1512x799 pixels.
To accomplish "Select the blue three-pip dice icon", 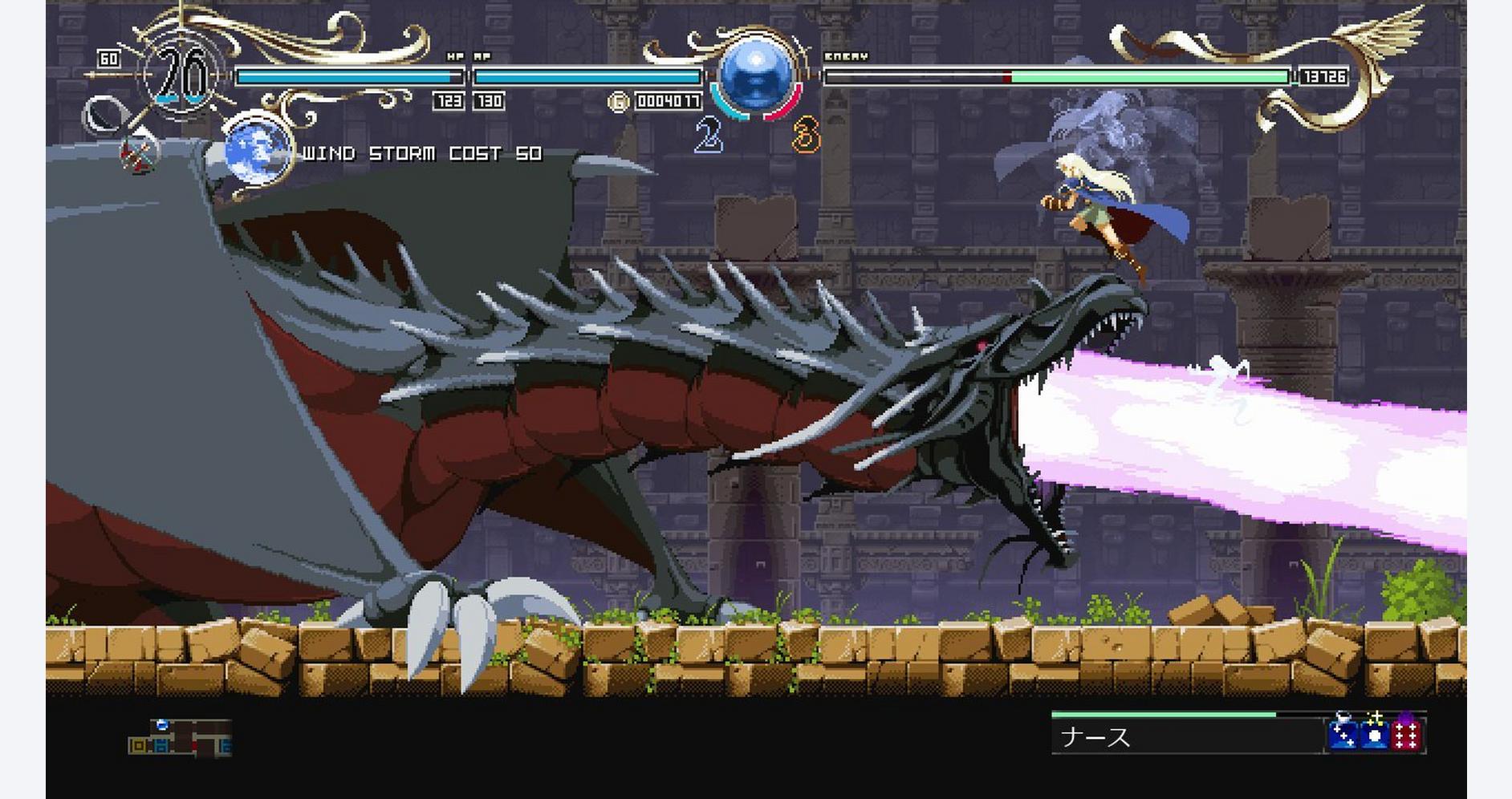I will [x=1343, y=734].
